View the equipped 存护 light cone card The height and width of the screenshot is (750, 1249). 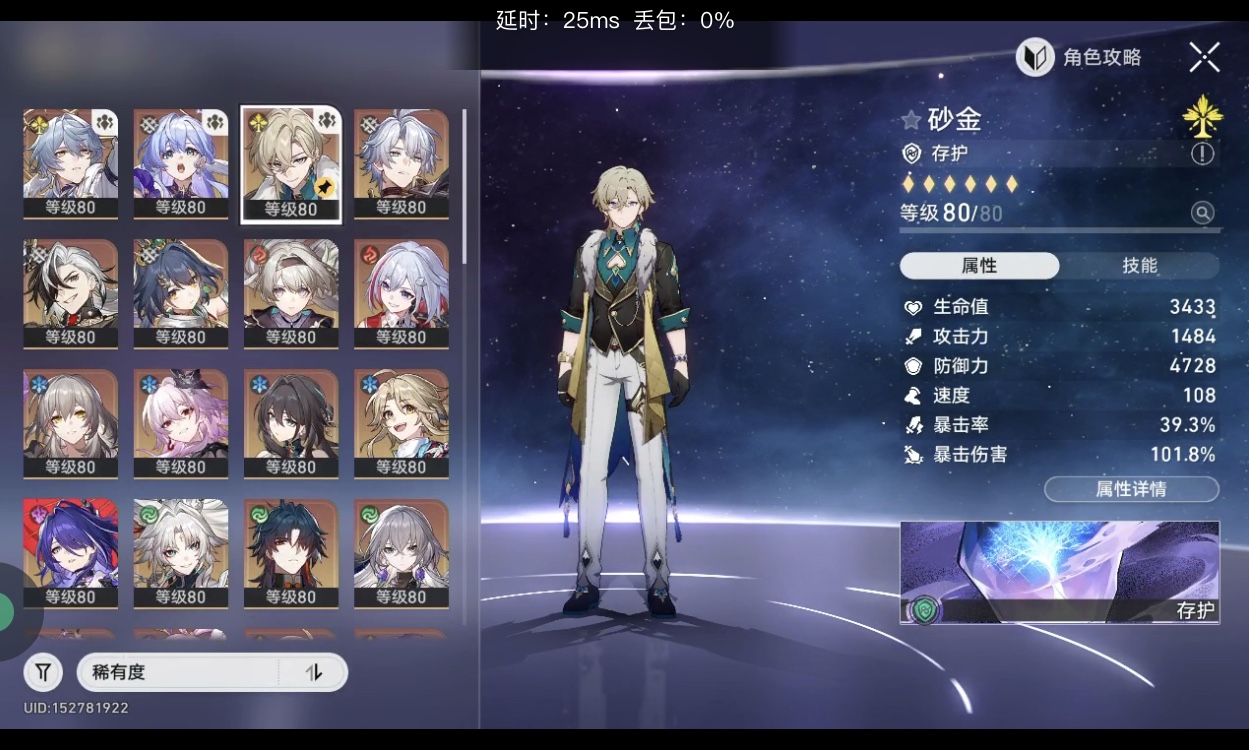coord(1059,572)
